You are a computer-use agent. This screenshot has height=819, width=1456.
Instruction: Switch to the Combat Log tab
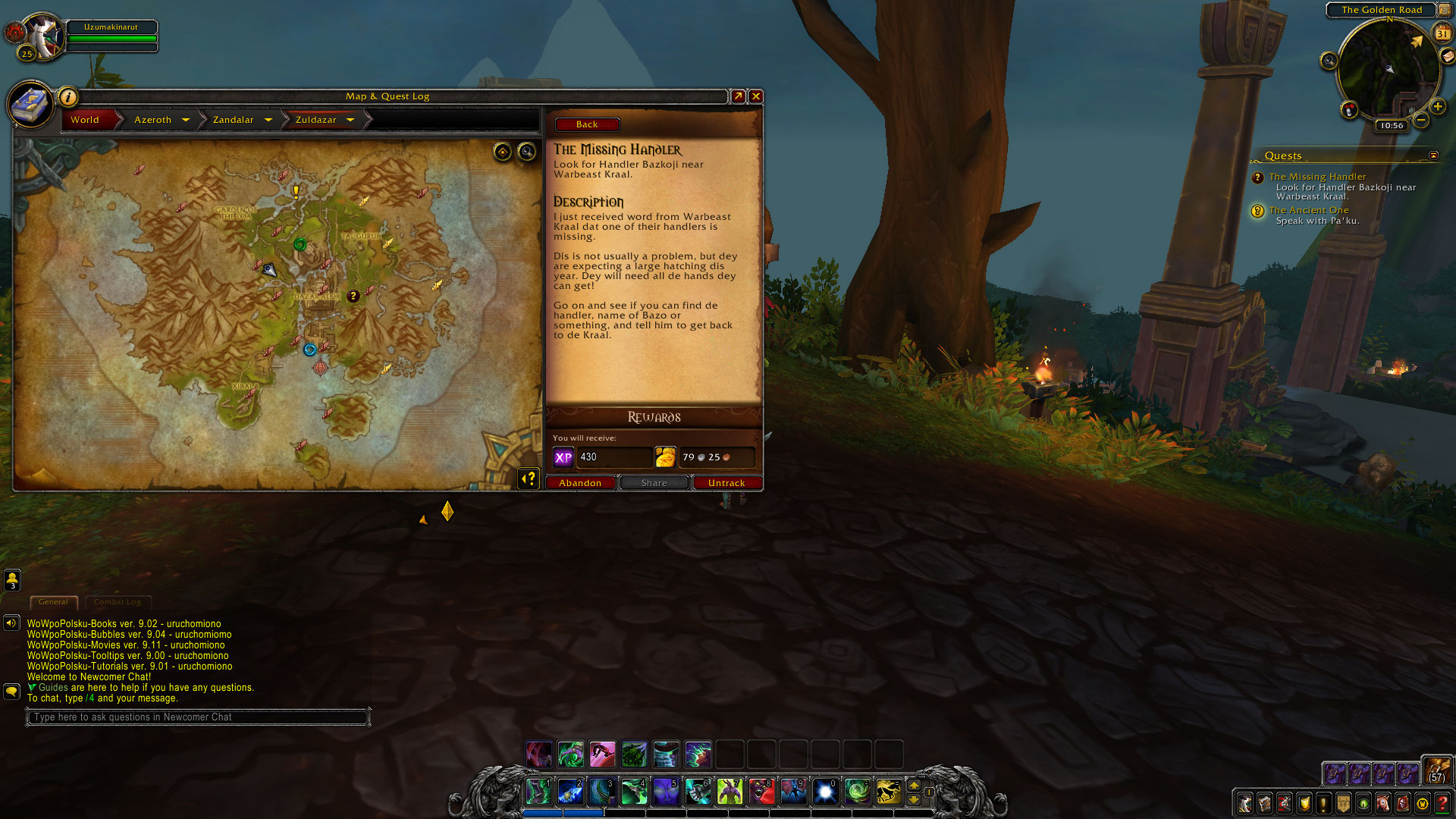pos(118,602)
